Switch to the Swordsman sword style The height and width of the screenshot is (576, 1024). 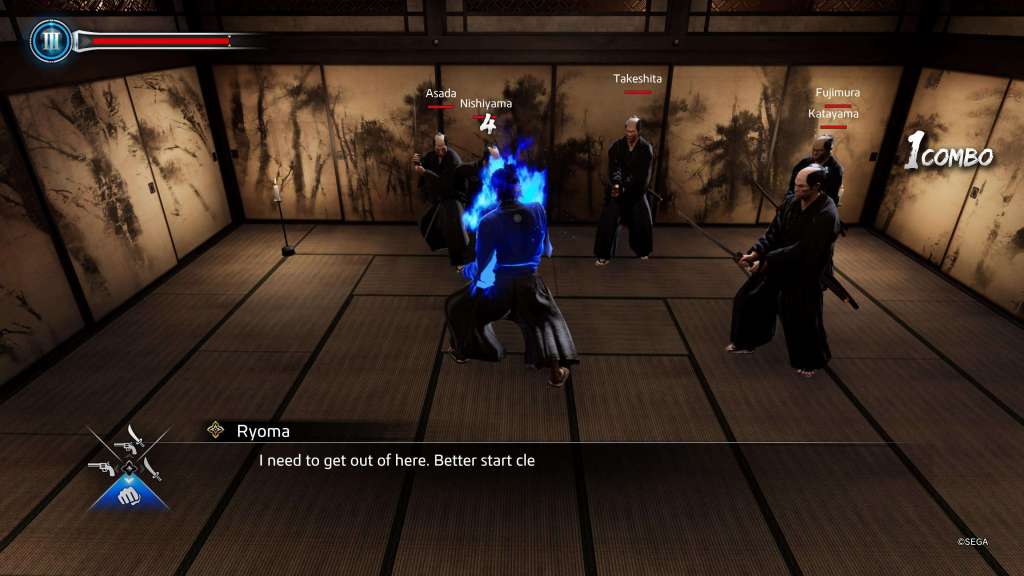(154, 468)
